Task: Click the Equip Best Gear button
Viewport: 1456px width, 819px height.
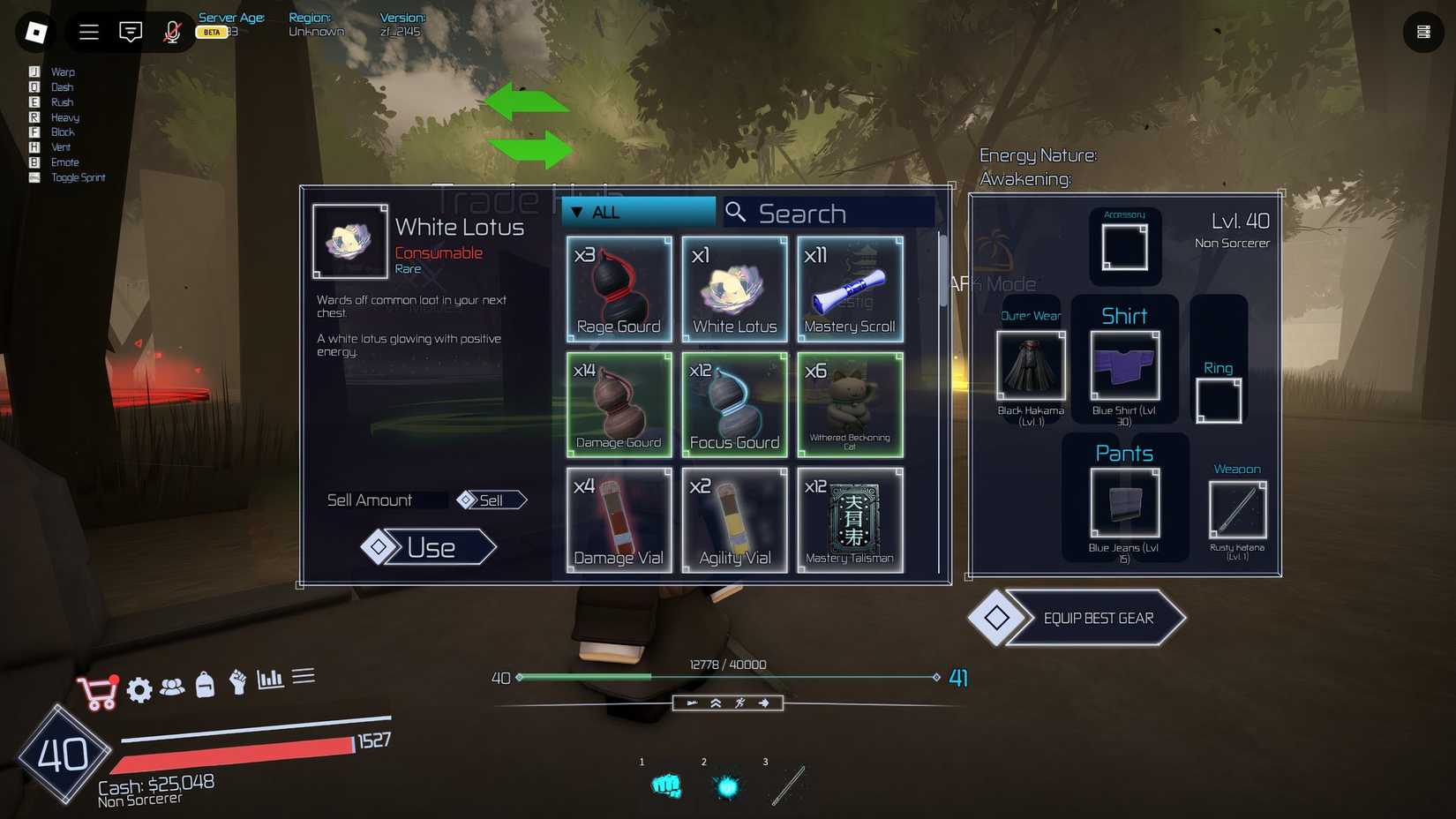Action: tap(1099, 618)
